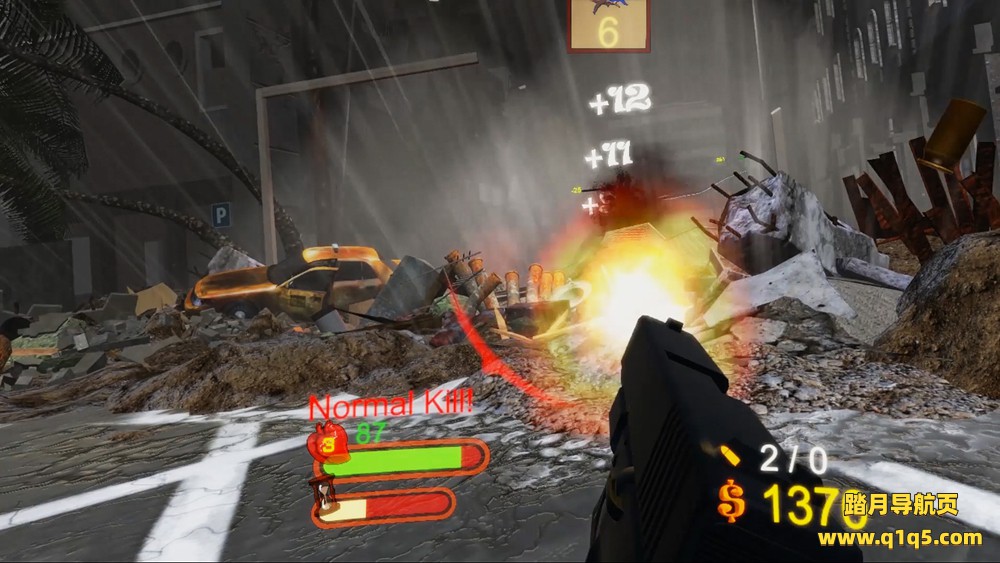Click the remaining enemies counter icon
This screenshot has height=563, width=1000.
[x=608, y=24]
